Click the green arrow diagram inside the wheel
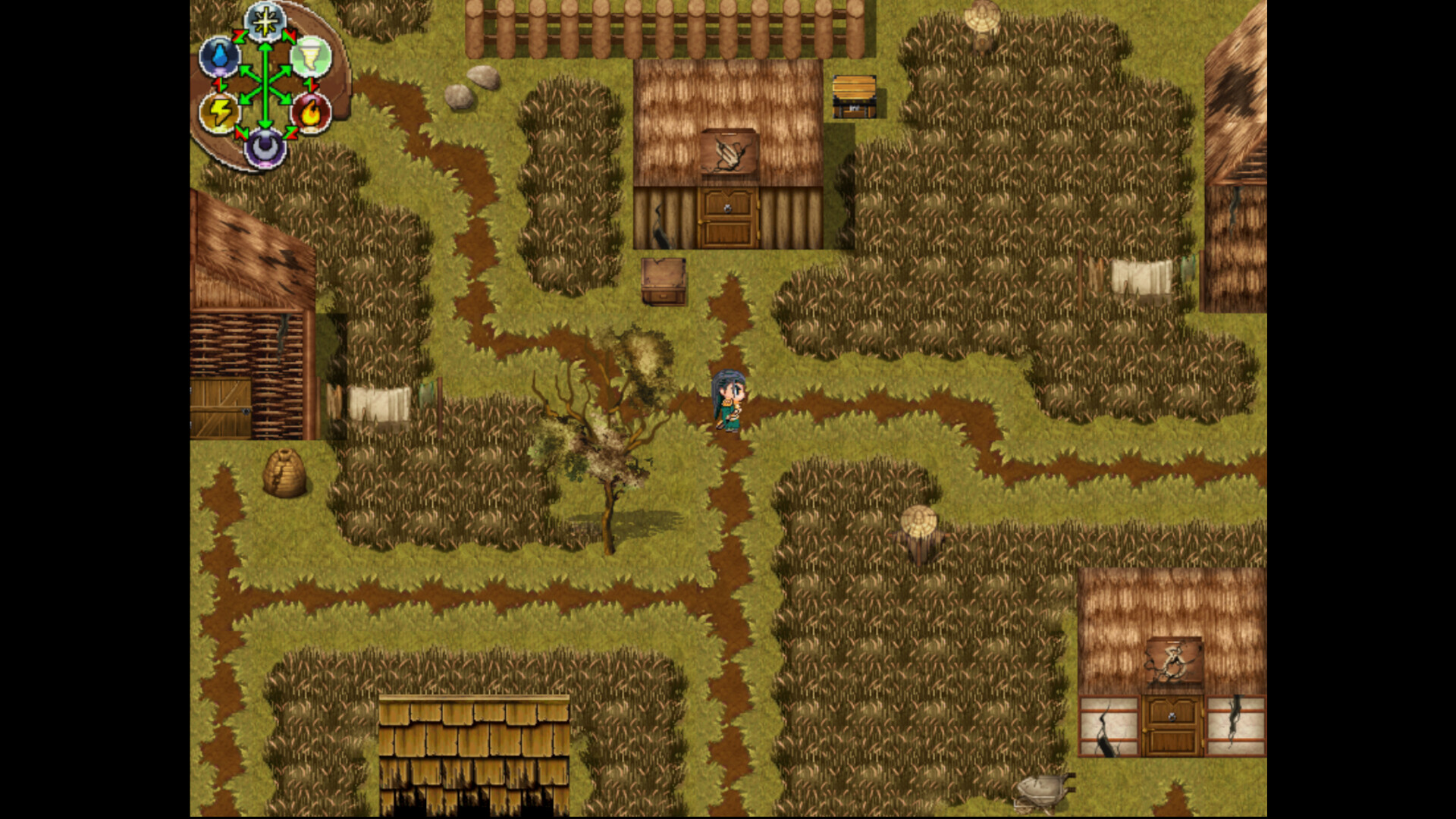 point(264,84)
